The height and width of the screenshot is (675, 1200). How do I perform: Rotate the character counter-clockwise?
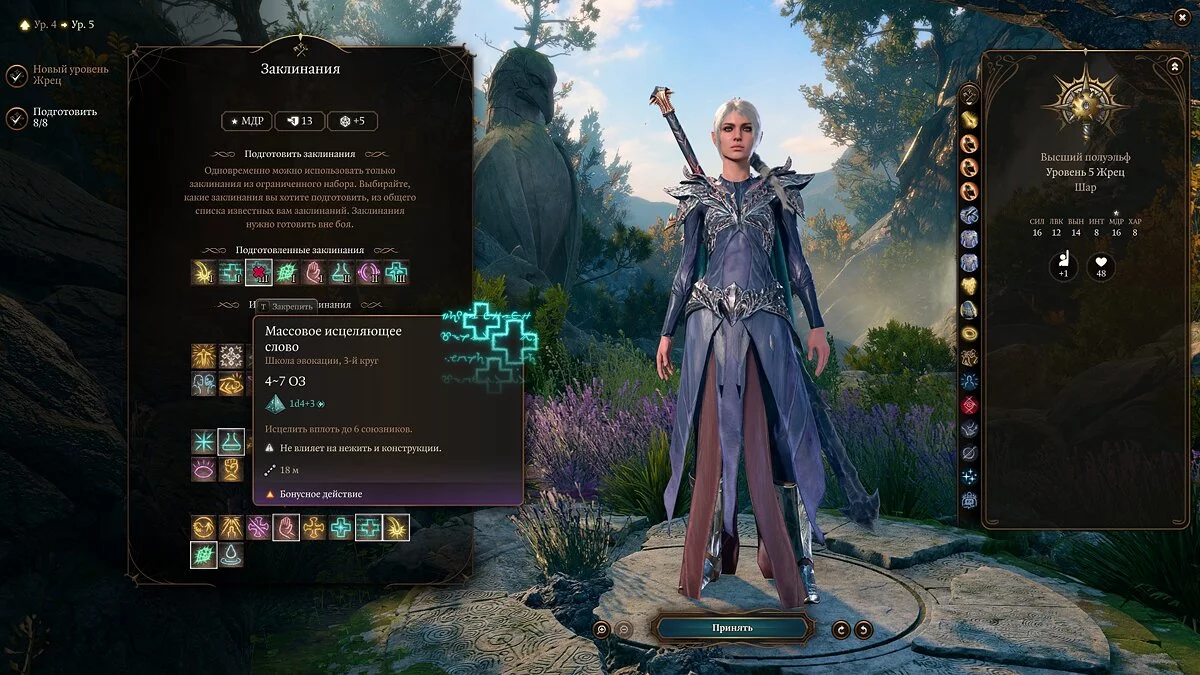(840, 629)
